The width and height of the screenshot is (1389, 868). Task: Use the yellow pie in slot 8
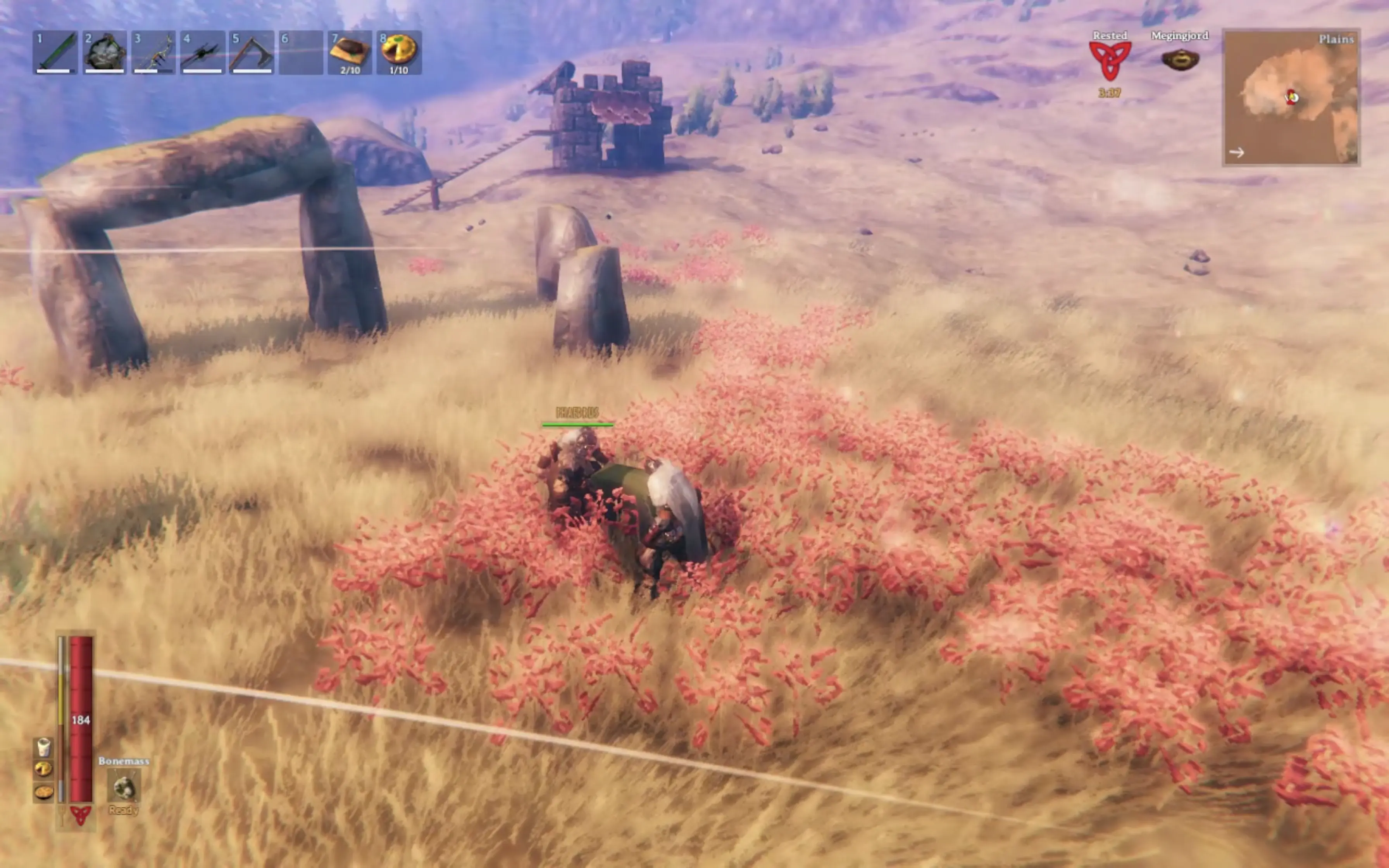[x=399, y=52]
